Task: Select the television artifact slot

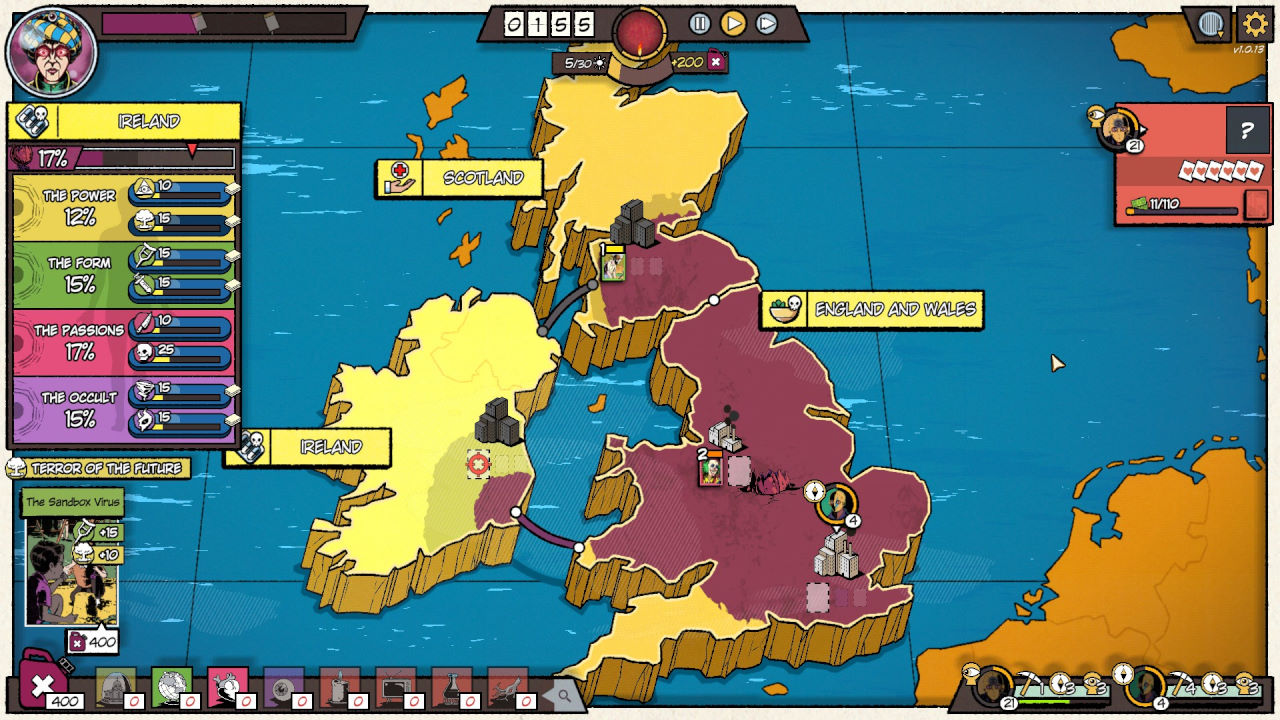Action: pyautogui.click(x=394, y=688)
